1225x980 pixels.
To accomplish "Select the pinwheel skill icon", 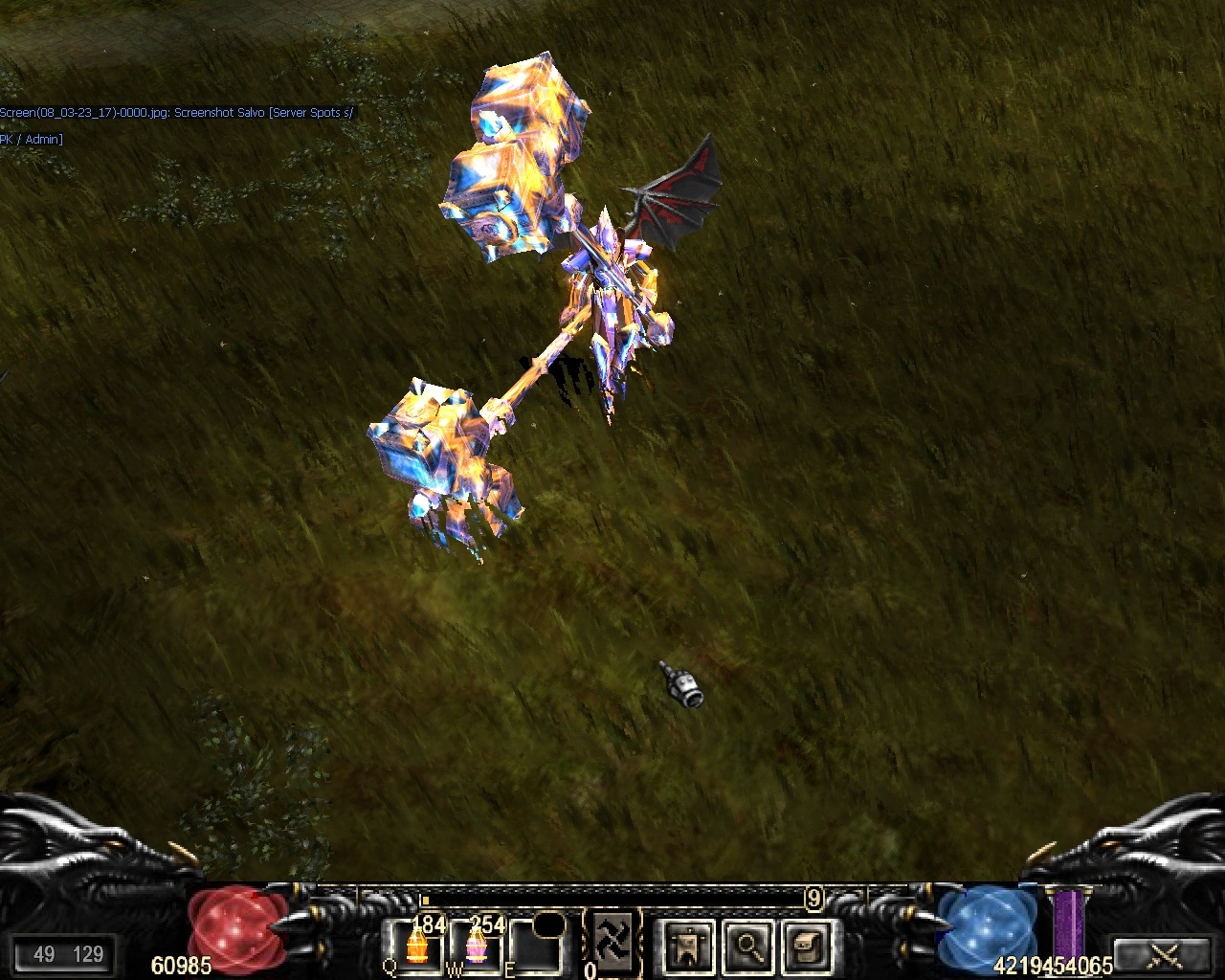I will point(612,939).
